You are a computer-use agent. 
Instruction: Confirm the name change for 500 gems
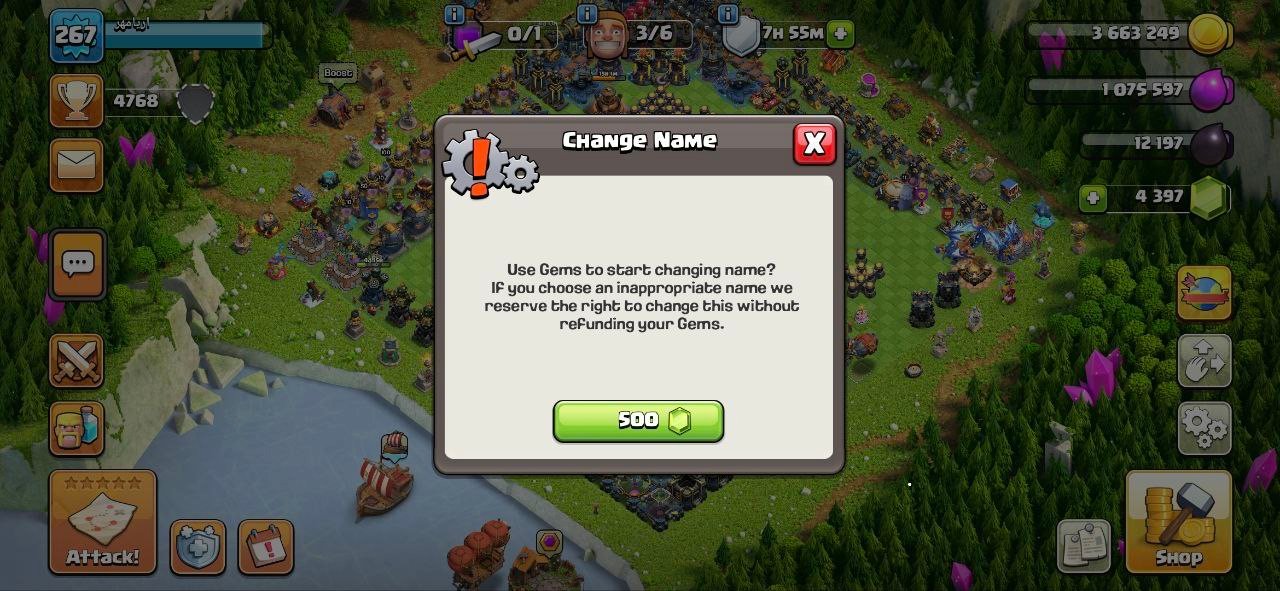click(x=638, y=421)
